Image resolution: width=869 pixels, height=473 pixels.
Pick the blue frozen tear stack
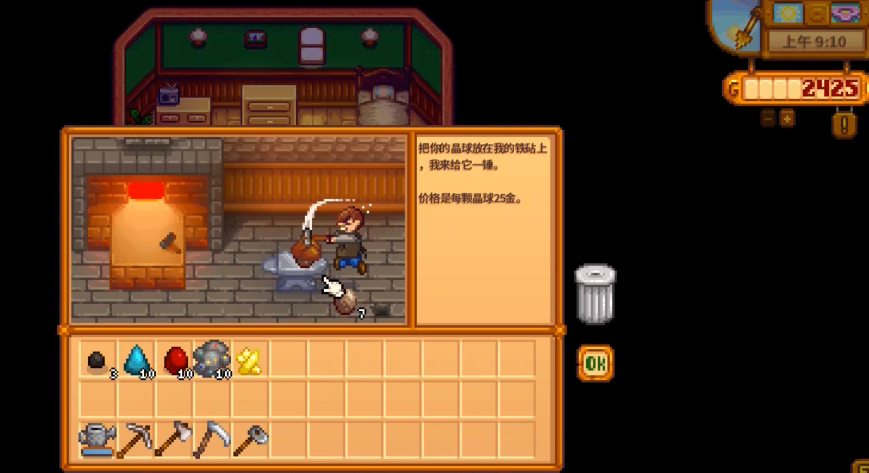[x=135, y=359]
